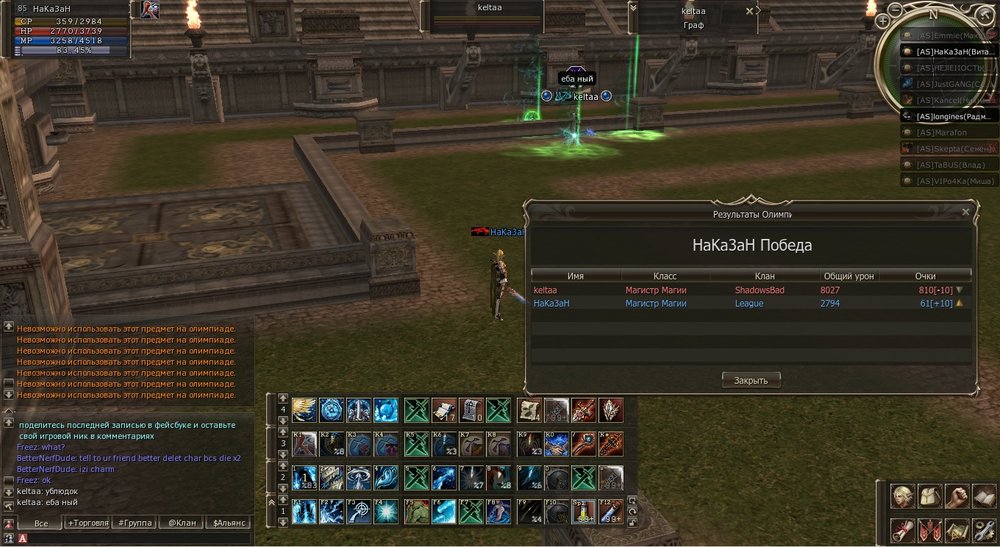The image size is (1000, 547).
Task: Close the keltaa target window
Action: pos(750,11)
